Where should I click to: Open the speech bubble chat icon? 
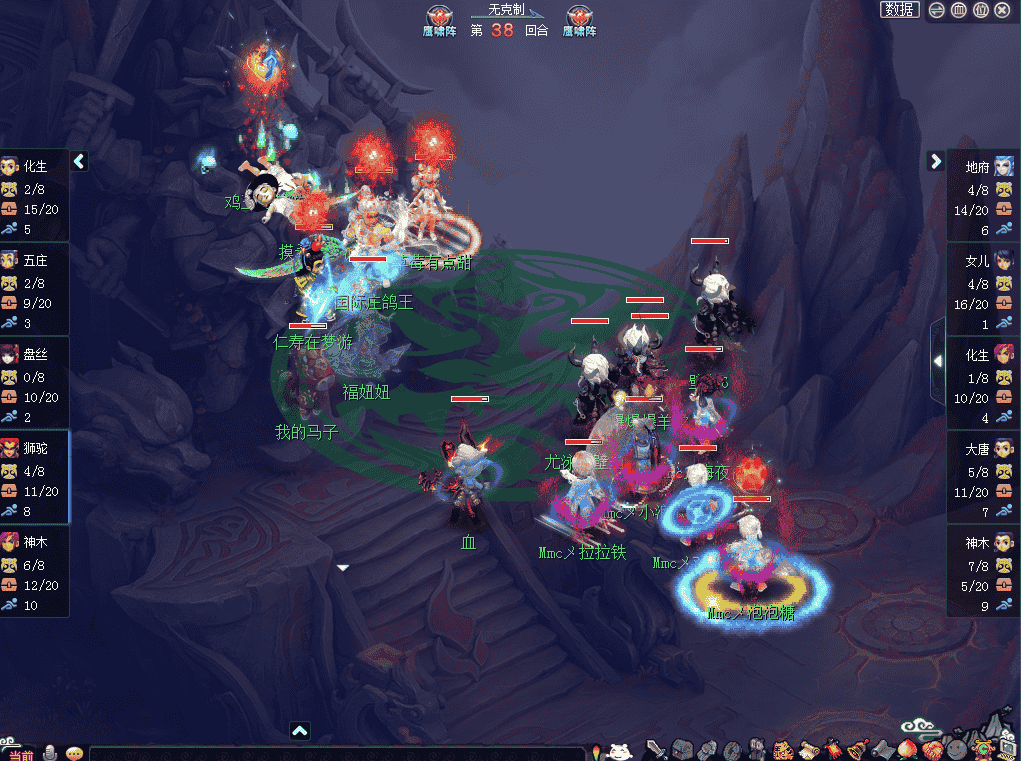point(74,753)
